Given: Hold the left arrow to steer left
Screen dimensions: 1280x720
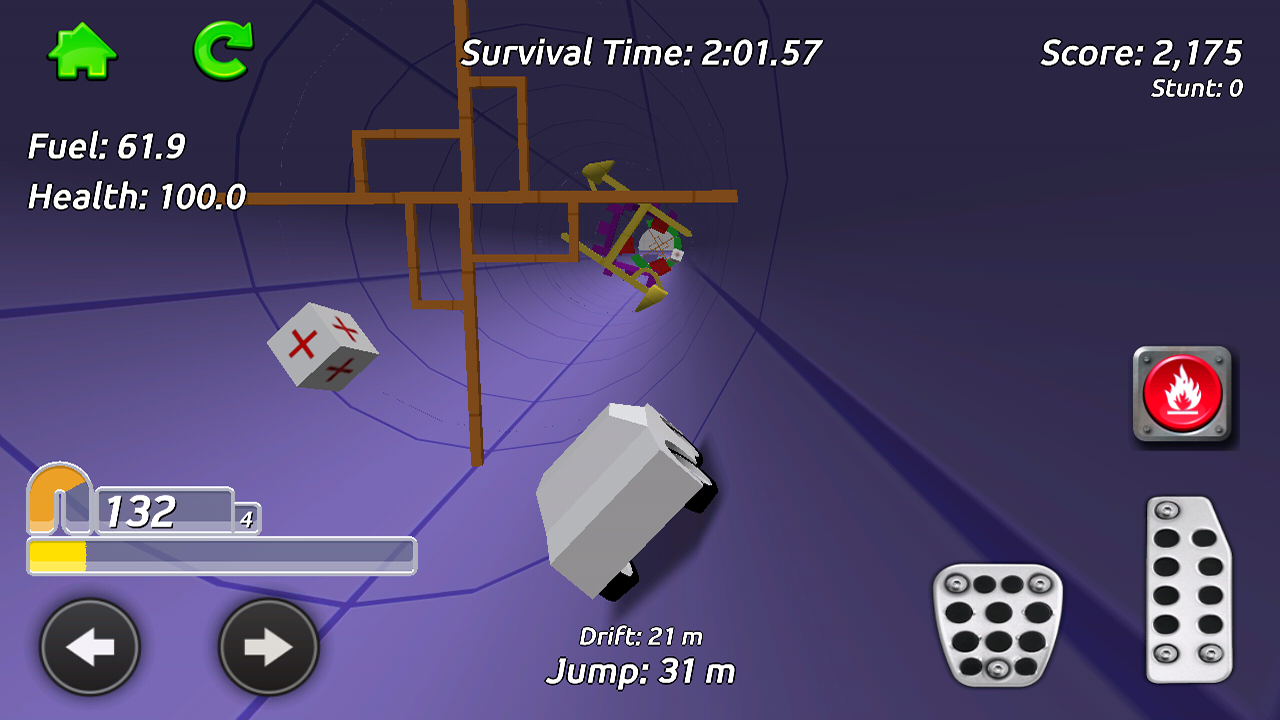Looking at the screenshot, I should coord(90,647).
